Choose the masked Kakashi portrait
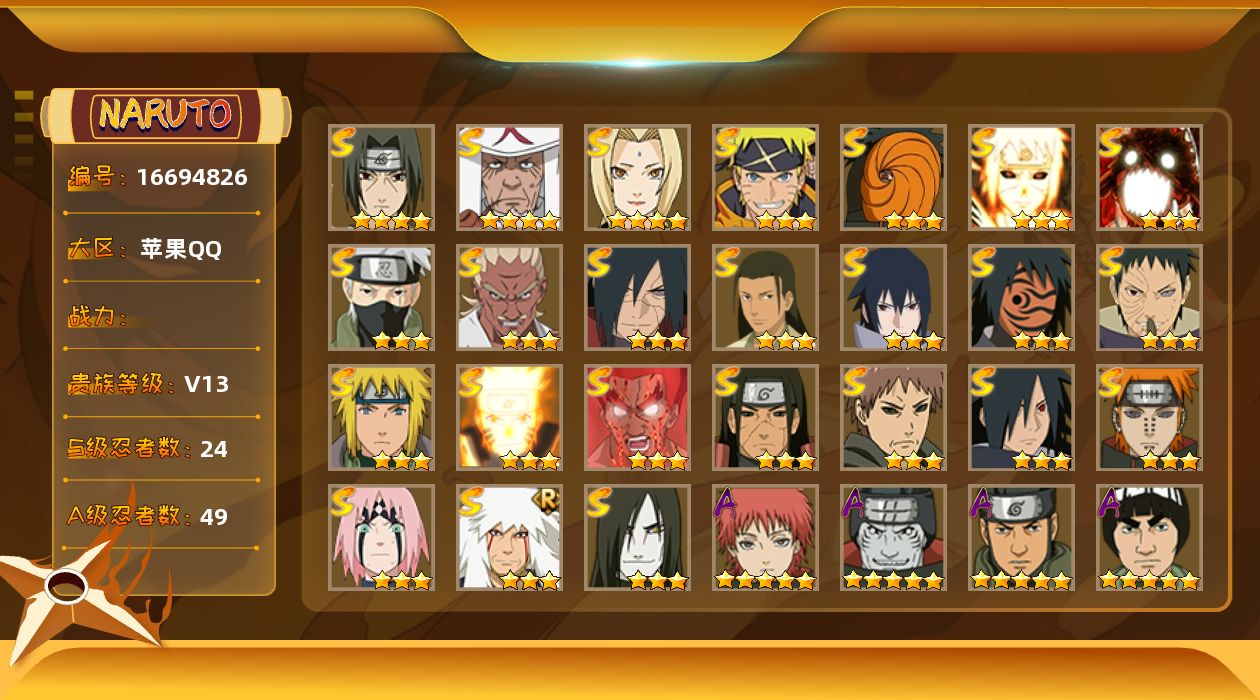The height and width of the screenshot is (700, 1260). tap(381, 297)
